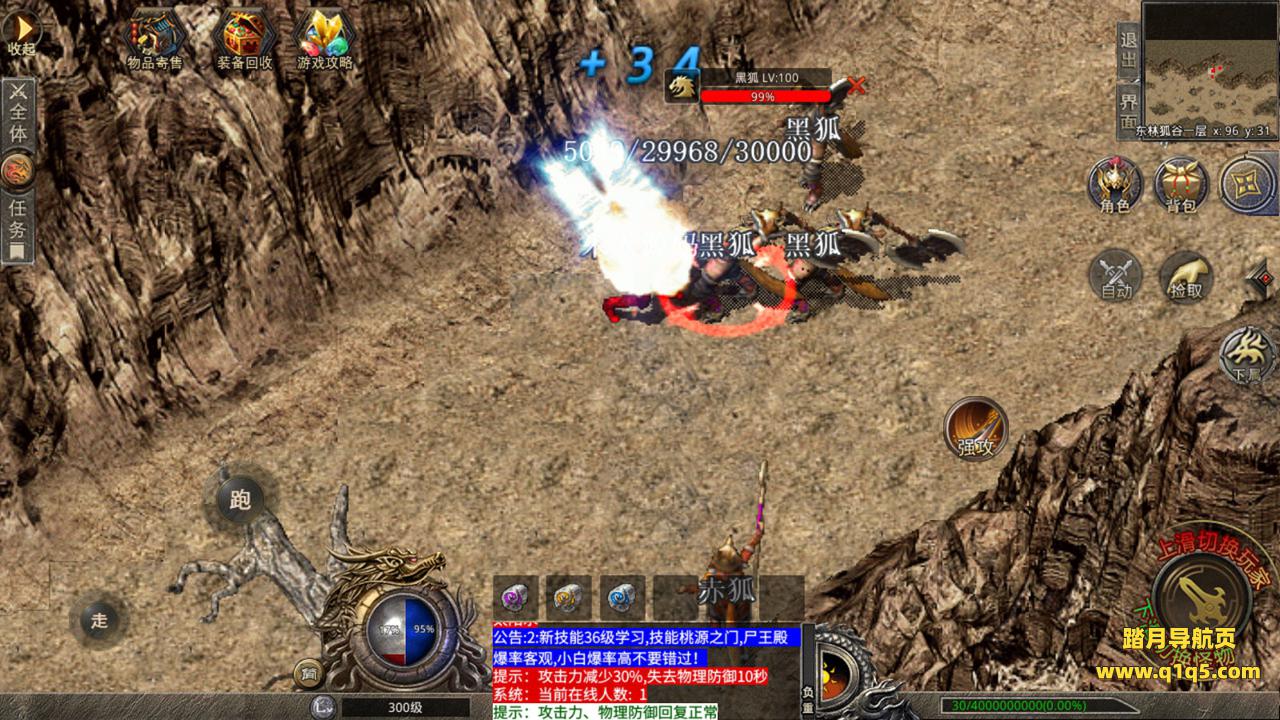The image size is (1280, 720).
Task: Close the 黑狐 target frame
Action: pos(856,86)
